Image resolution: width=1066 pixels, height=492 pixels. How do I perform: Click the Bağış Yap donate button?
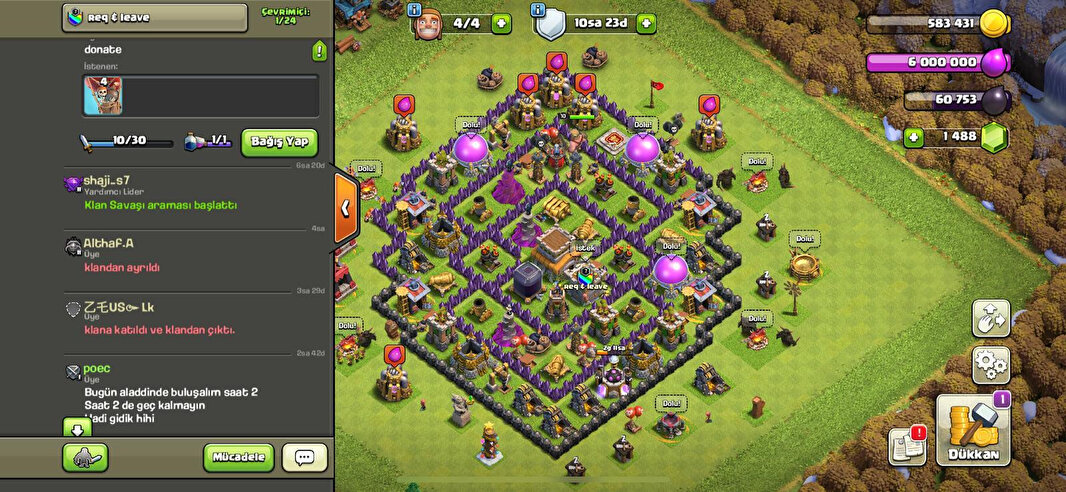pos(279,142)
